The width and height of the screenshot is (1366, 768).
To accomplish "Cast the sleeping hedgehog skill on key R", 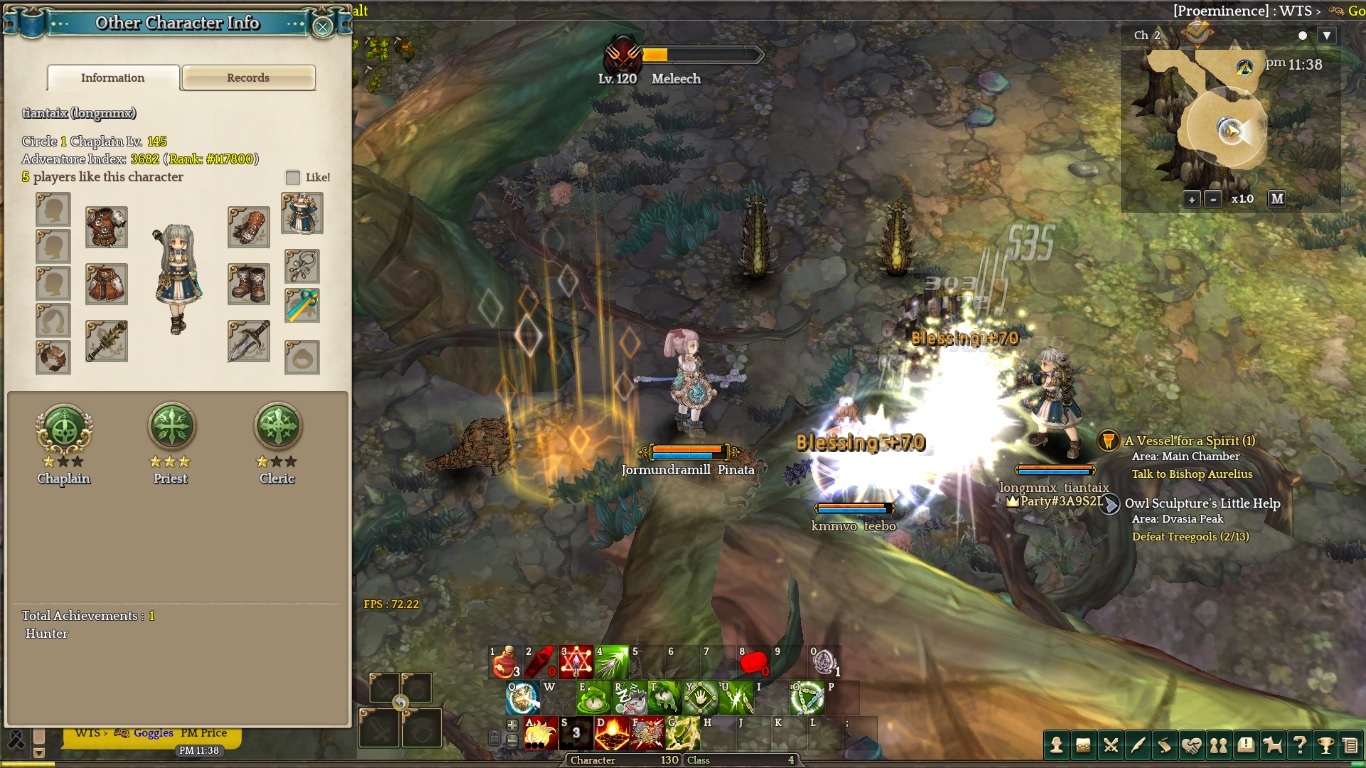I will coord(629,698).
